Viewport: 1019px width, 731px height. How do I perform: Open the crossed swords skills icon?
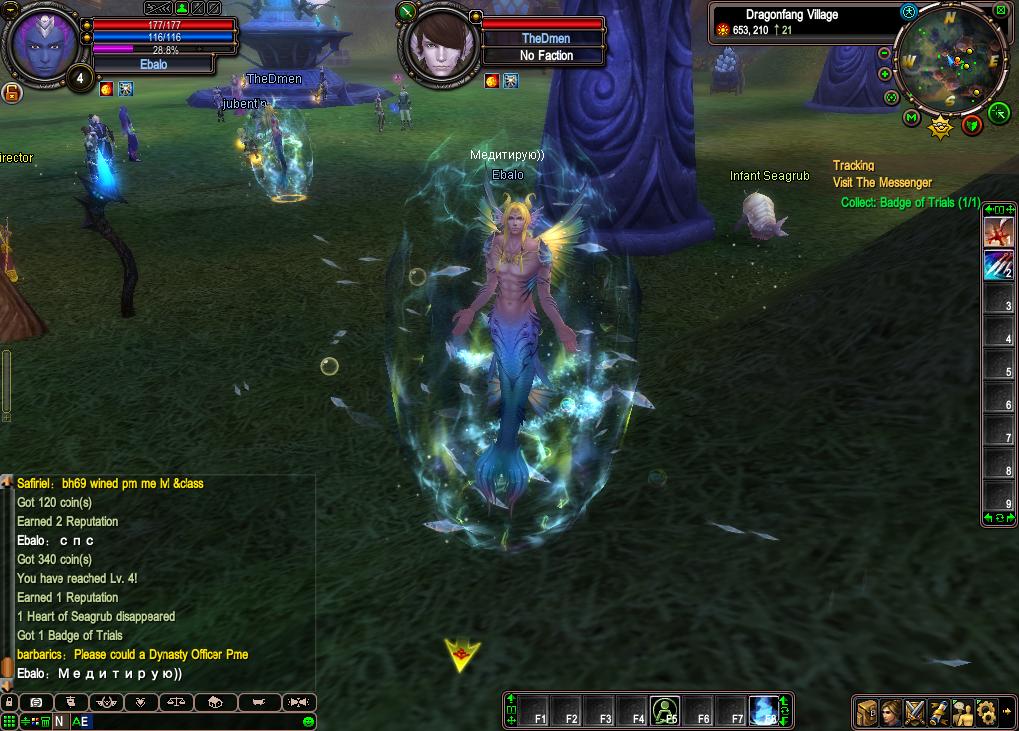pyautogui.click(x=914, y=712)
